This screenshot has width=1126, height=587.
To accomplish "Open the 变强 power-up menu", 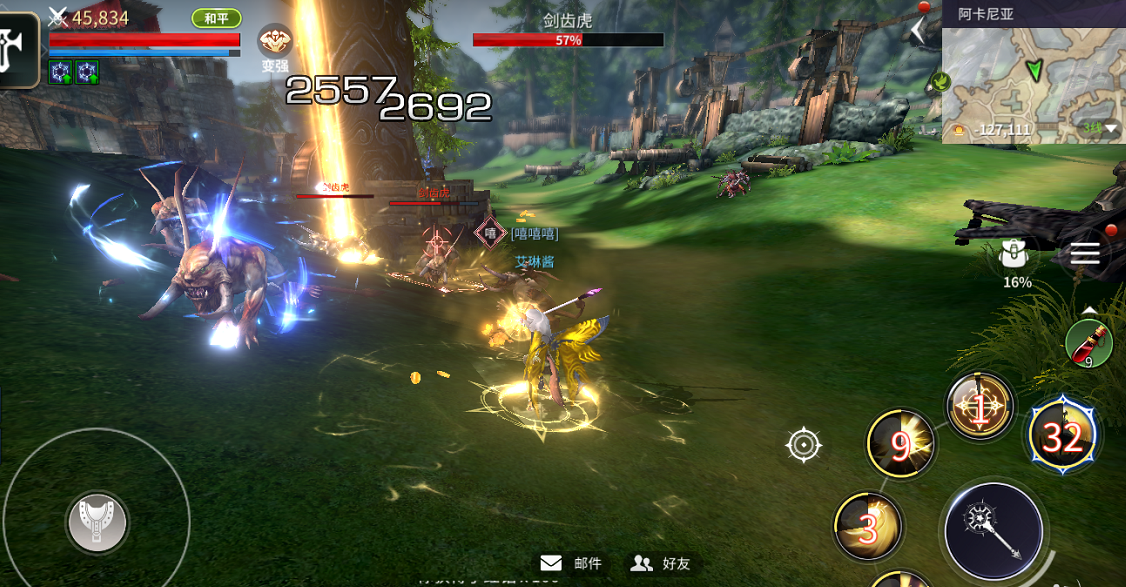I will pos(275,46).
